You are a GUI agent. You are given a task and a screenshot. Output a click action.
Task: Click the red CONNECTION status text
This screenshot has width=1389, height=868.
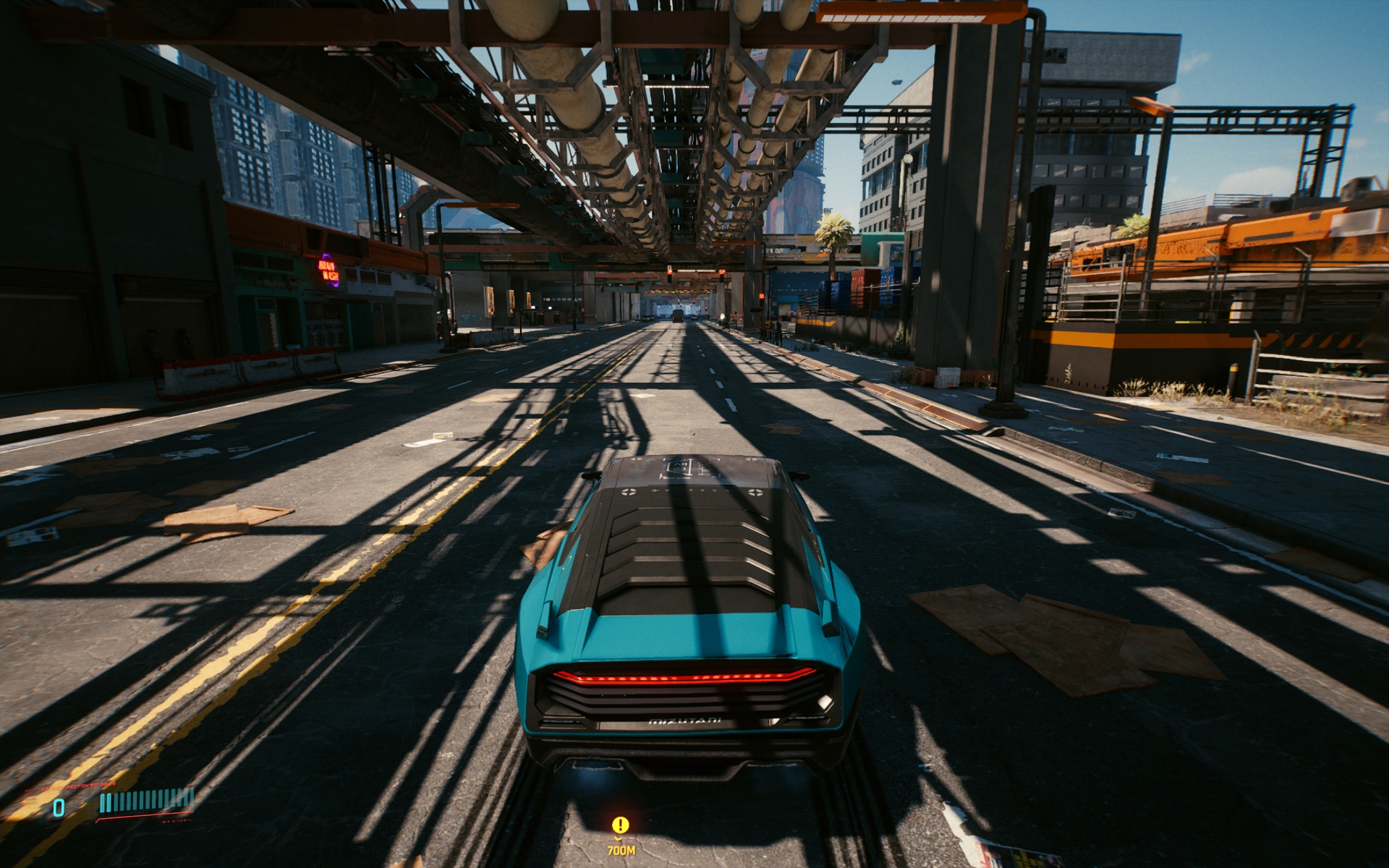coord(80,787)
